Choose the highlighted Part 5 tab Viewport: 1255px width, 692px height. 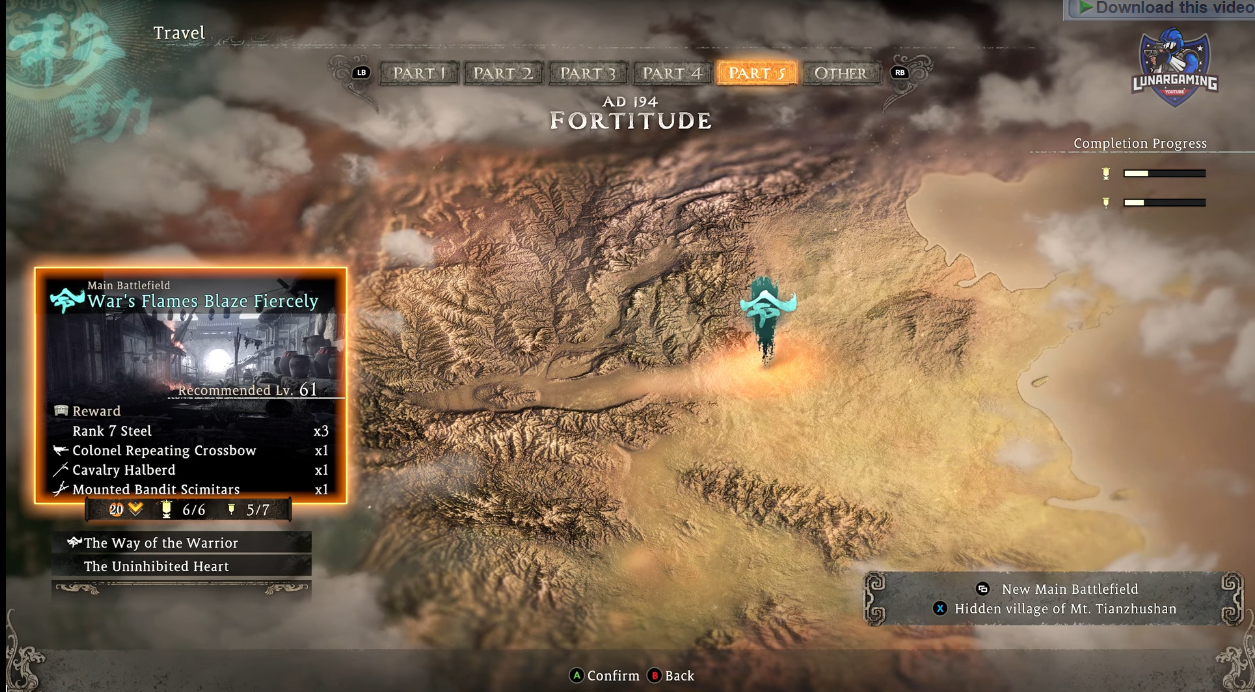(x=756, y=73)
